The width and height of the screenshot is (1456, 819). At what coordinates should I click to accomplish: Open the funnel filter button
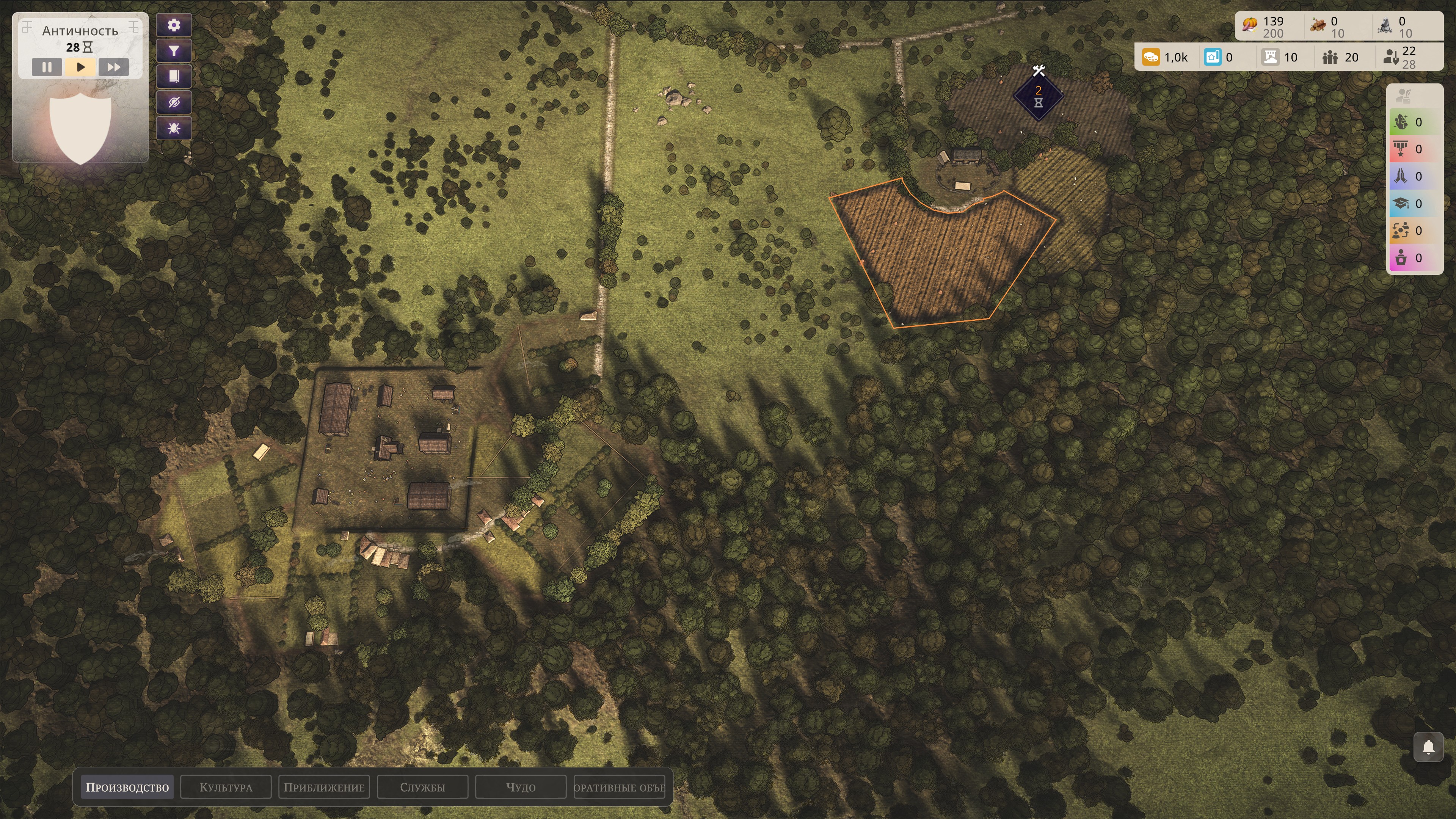point(174,52)
